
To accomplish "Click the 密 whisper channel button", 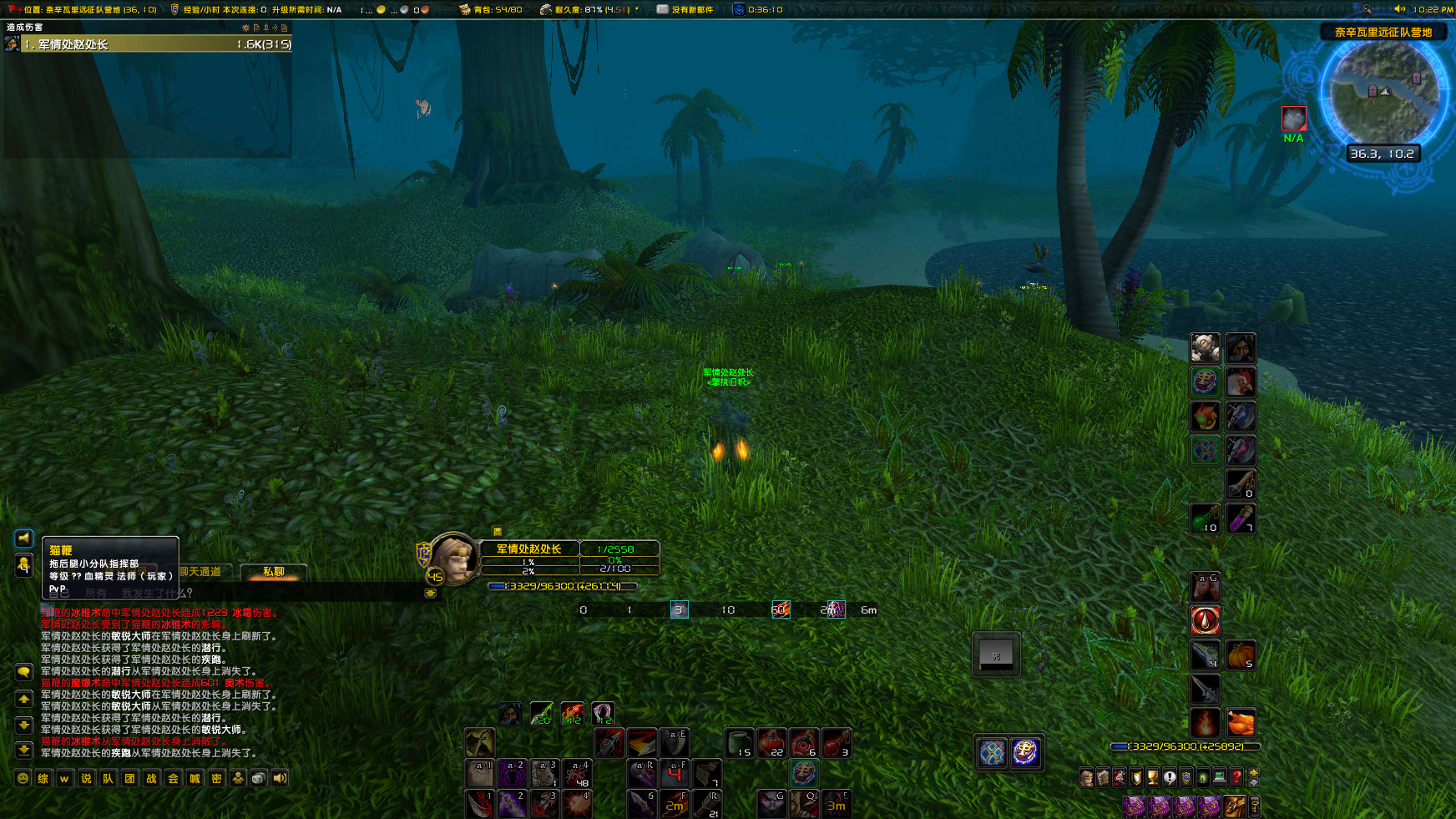I will [x=218, y=778].
